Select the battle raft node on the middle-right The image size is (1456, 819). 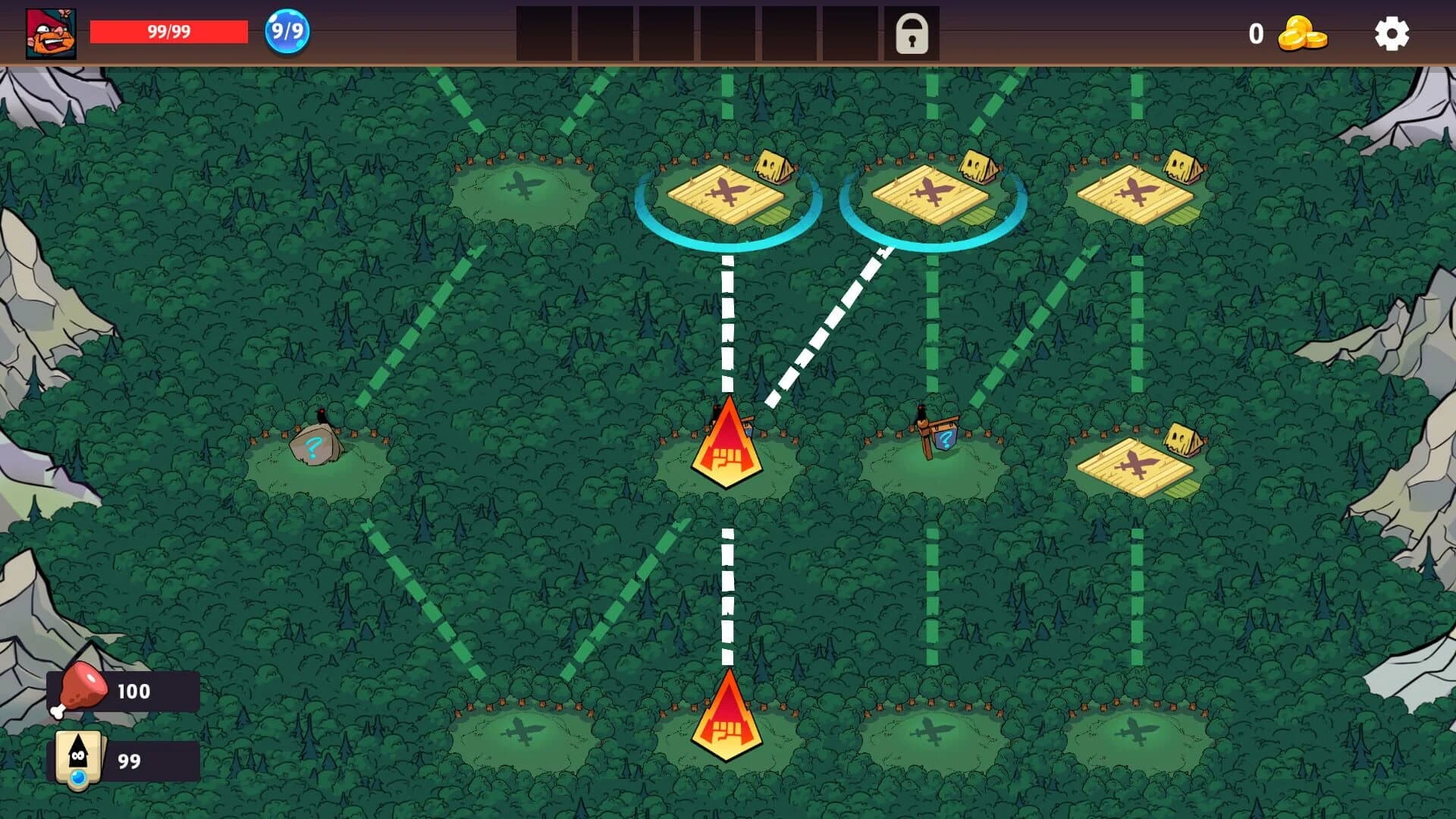[x=1134, y=466]
